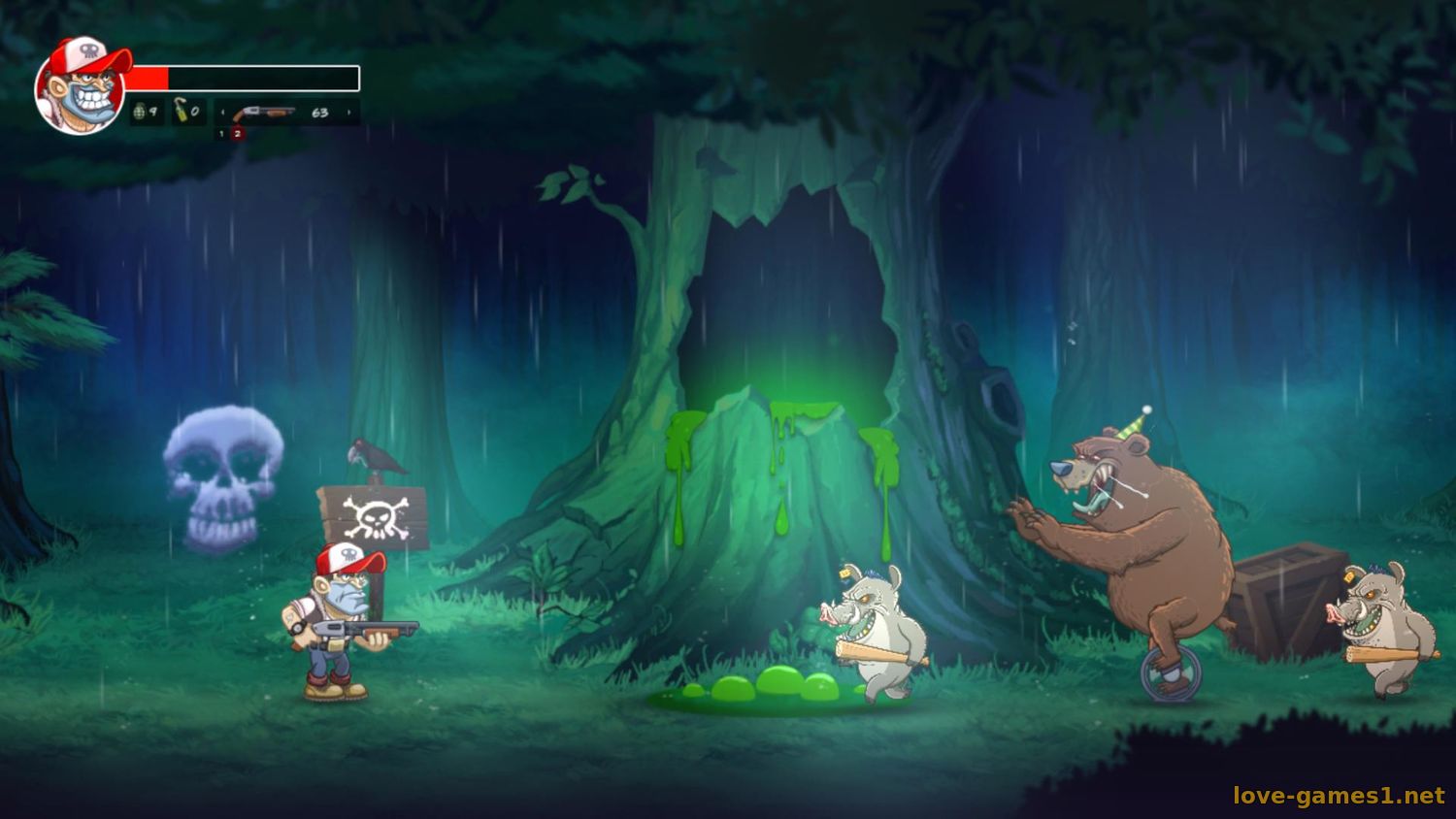Select the grenade item slot

pos(146,113)
